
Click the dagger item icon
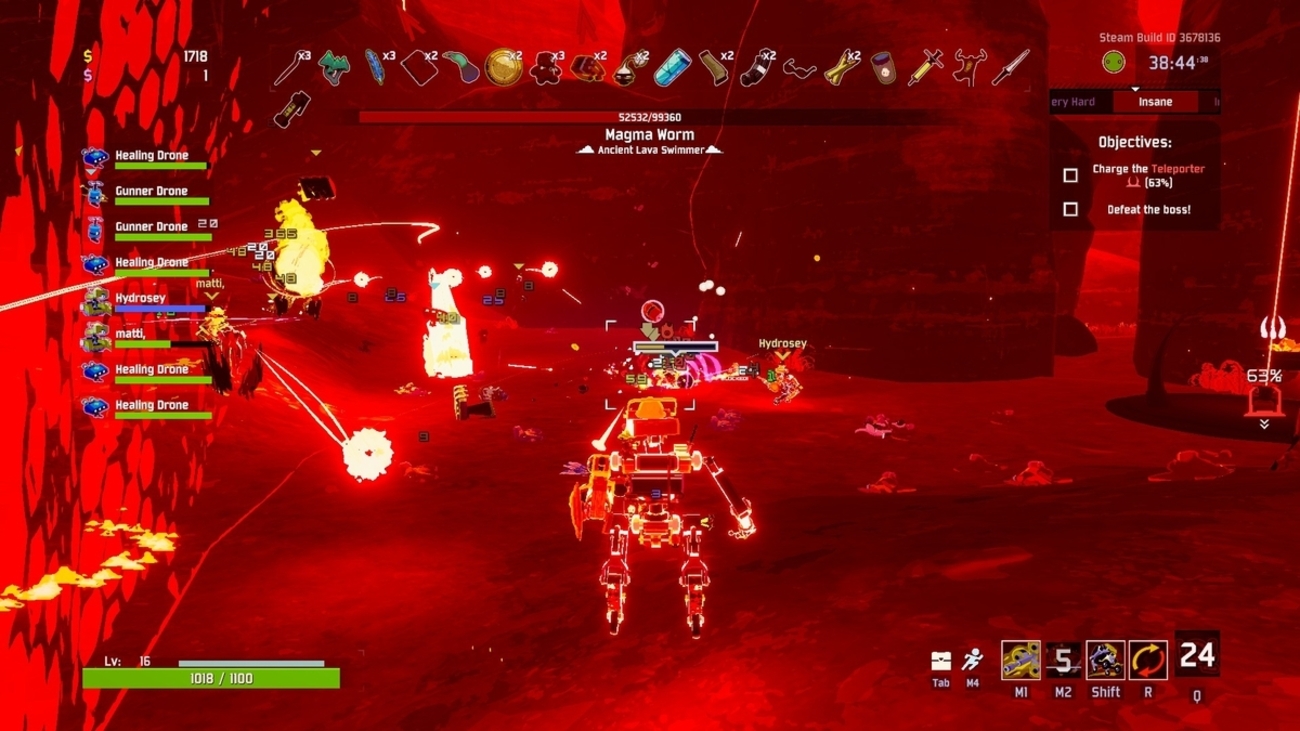[1010, 68]
